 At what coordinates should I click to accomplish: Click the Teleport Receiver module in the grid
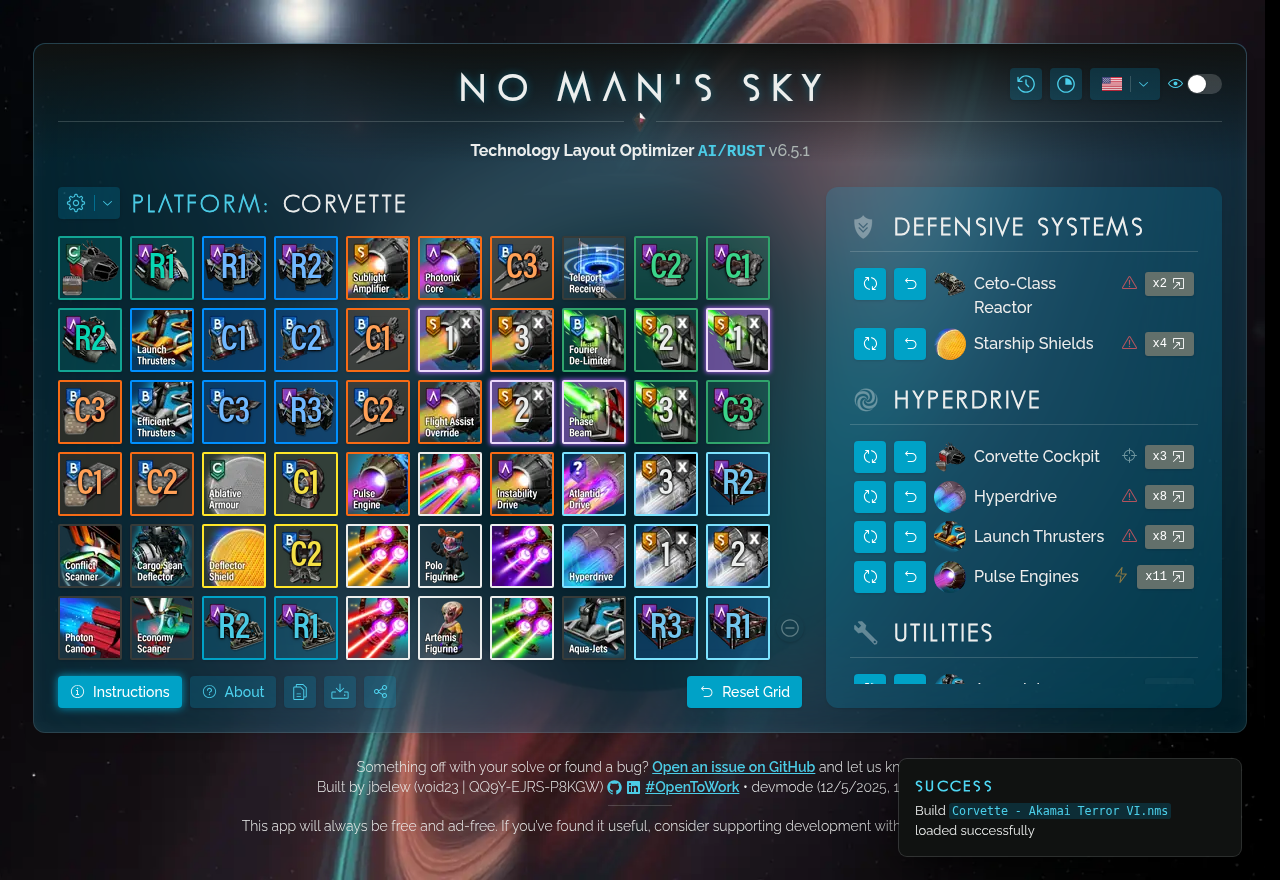pos(593,267)
